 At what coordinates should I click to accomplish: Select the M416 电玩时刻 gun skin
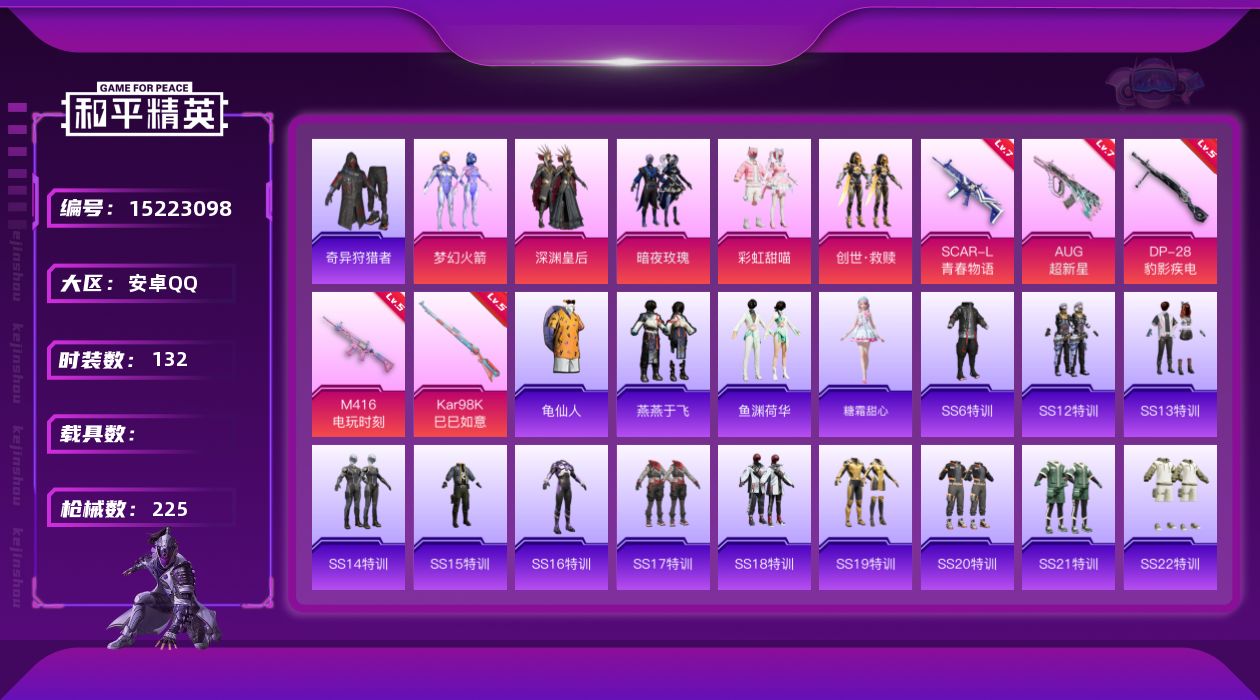pos(358,364)
